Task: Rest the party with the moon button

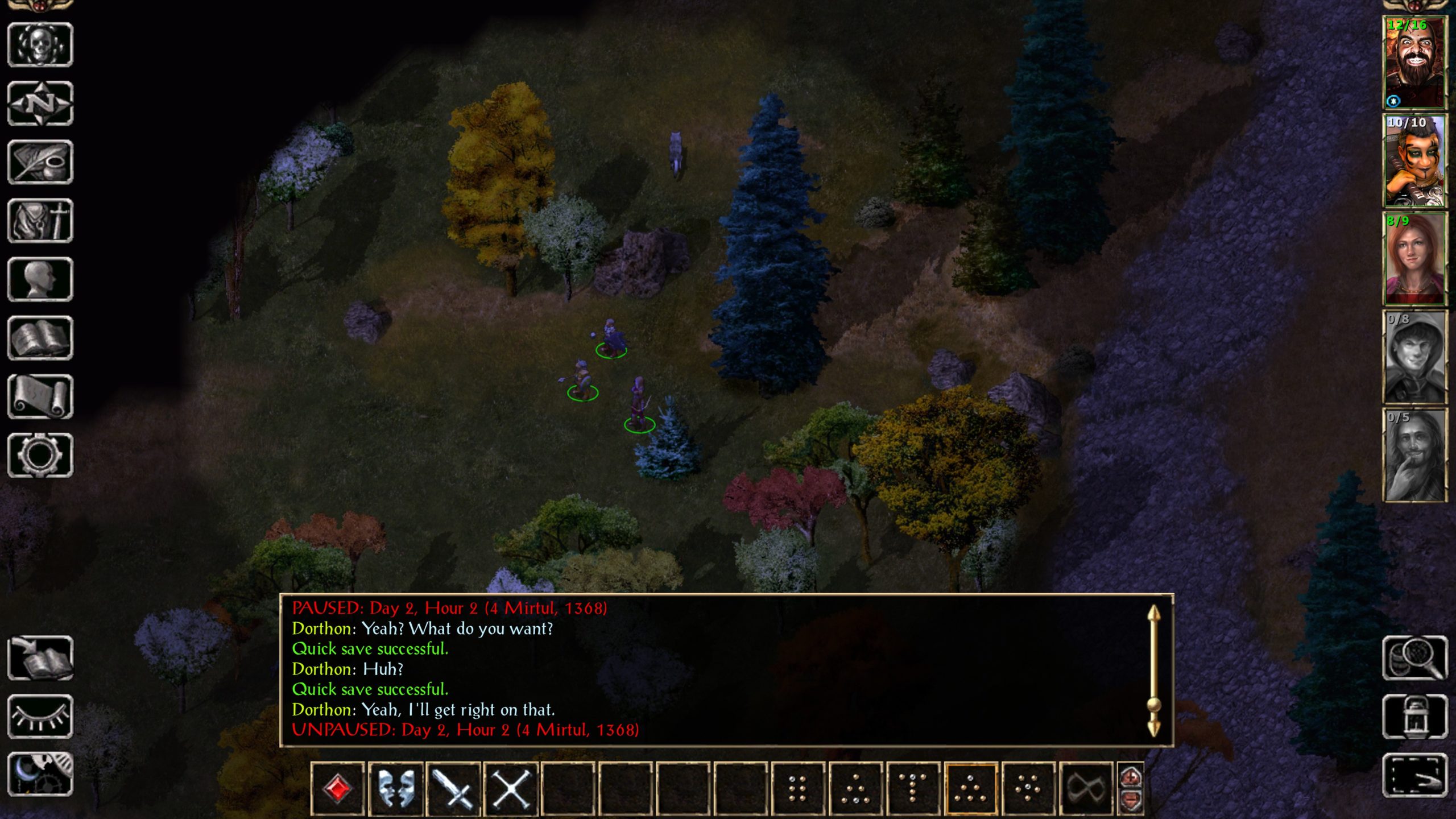Action: coord(40,775)
